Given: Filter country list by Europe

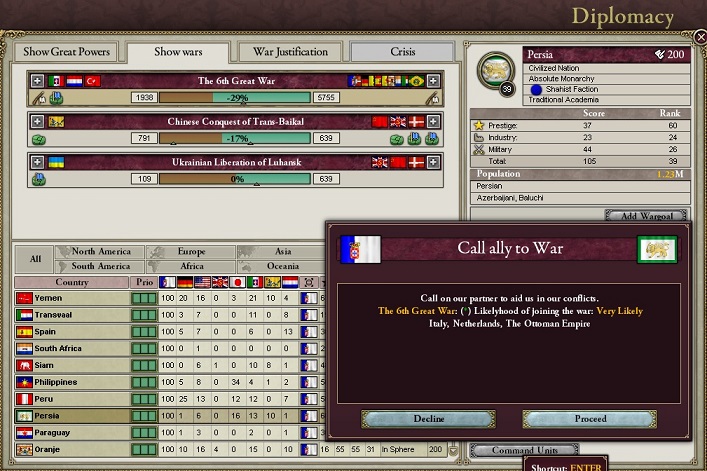Looking at the screenshot, I should point(190,252).
